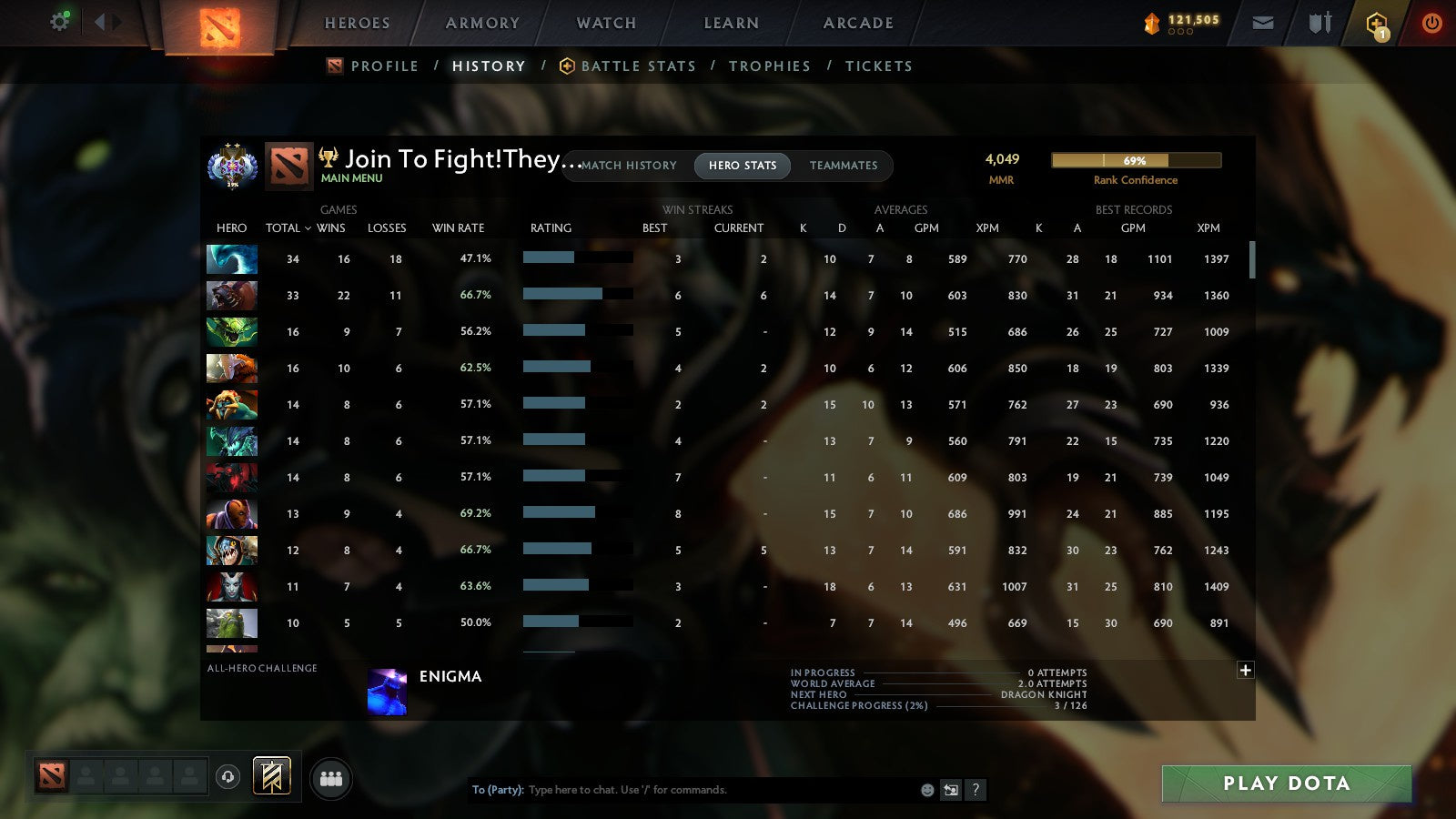Image resolution: width=1456 pixels, height=819 pixels.
Task: Switch to the Hero Stats tab
Action: (742, 166)
